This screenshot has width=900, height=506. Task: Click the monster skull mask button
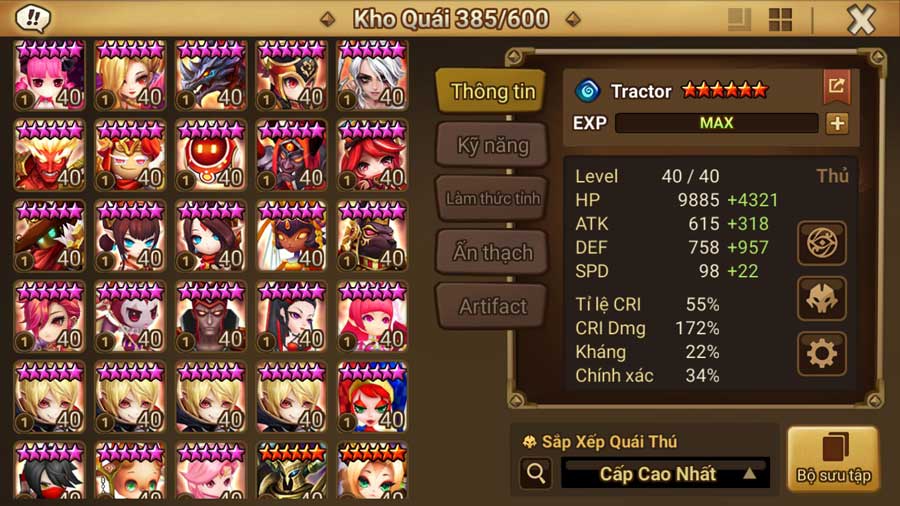(x=822, y=298)
